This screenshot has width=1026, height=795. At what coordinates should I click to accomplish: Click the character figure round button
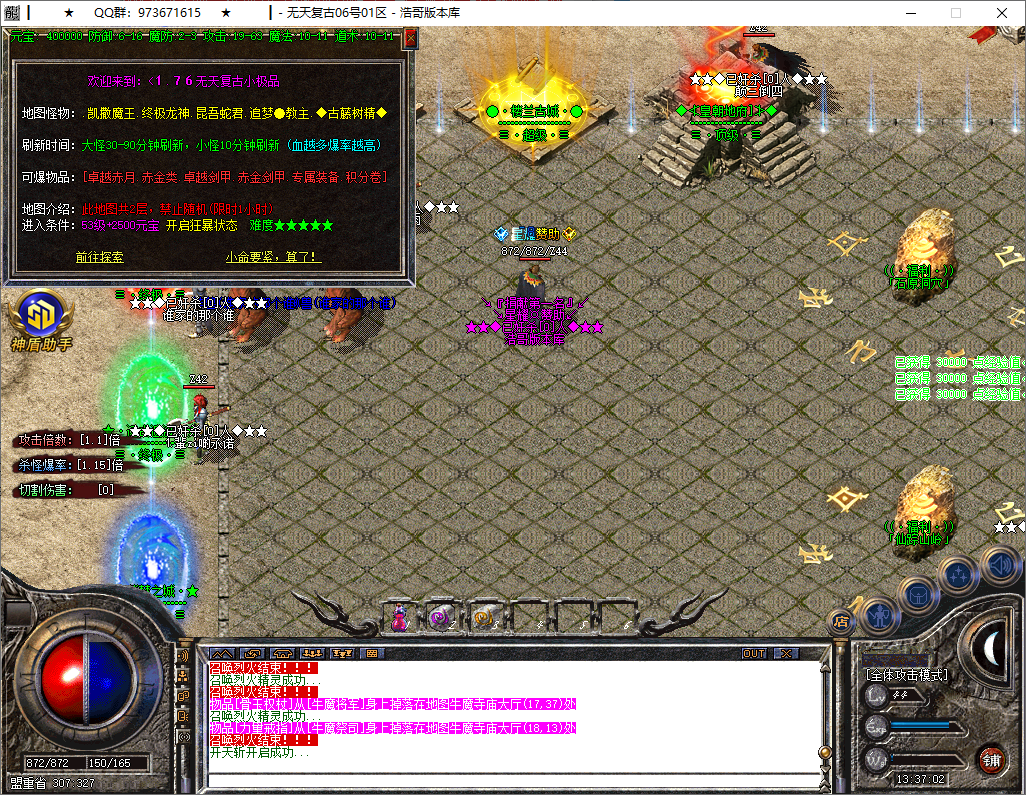click(x=878, y=613)
